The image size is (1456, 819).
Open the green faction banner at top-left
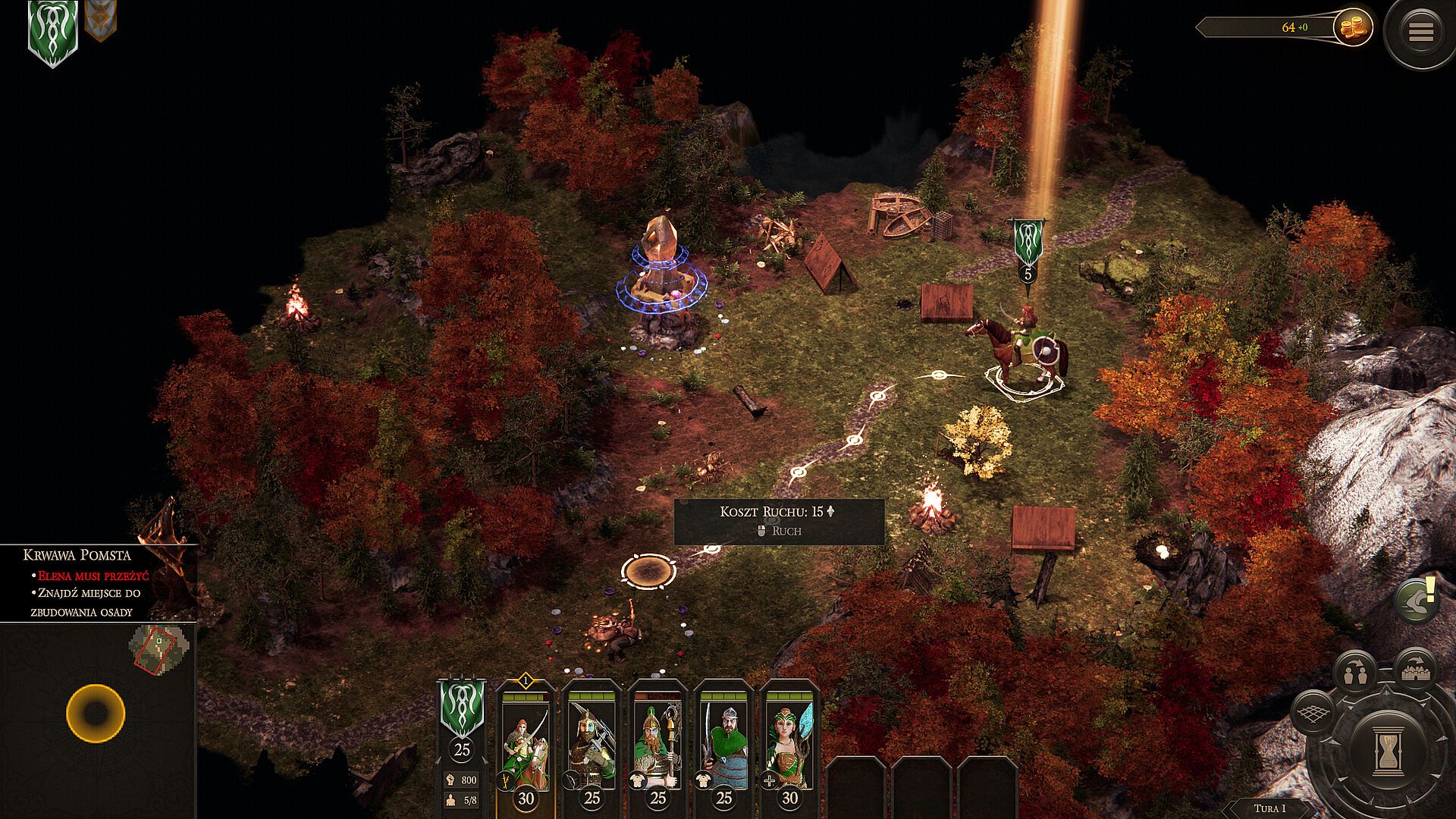[52, 32]
